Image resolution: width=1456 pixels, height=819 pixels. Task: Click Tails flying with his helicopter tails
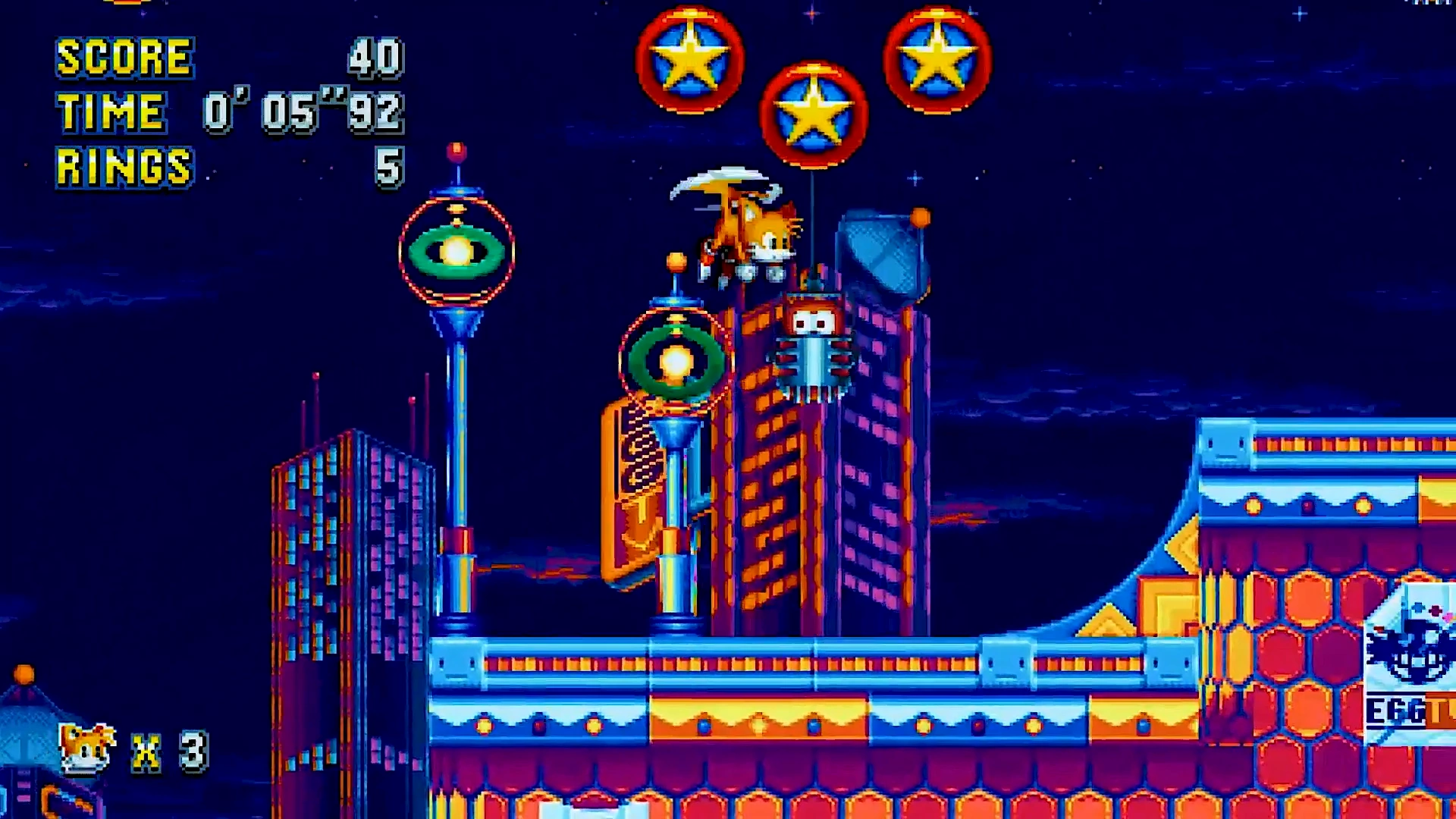pos(747,227)
